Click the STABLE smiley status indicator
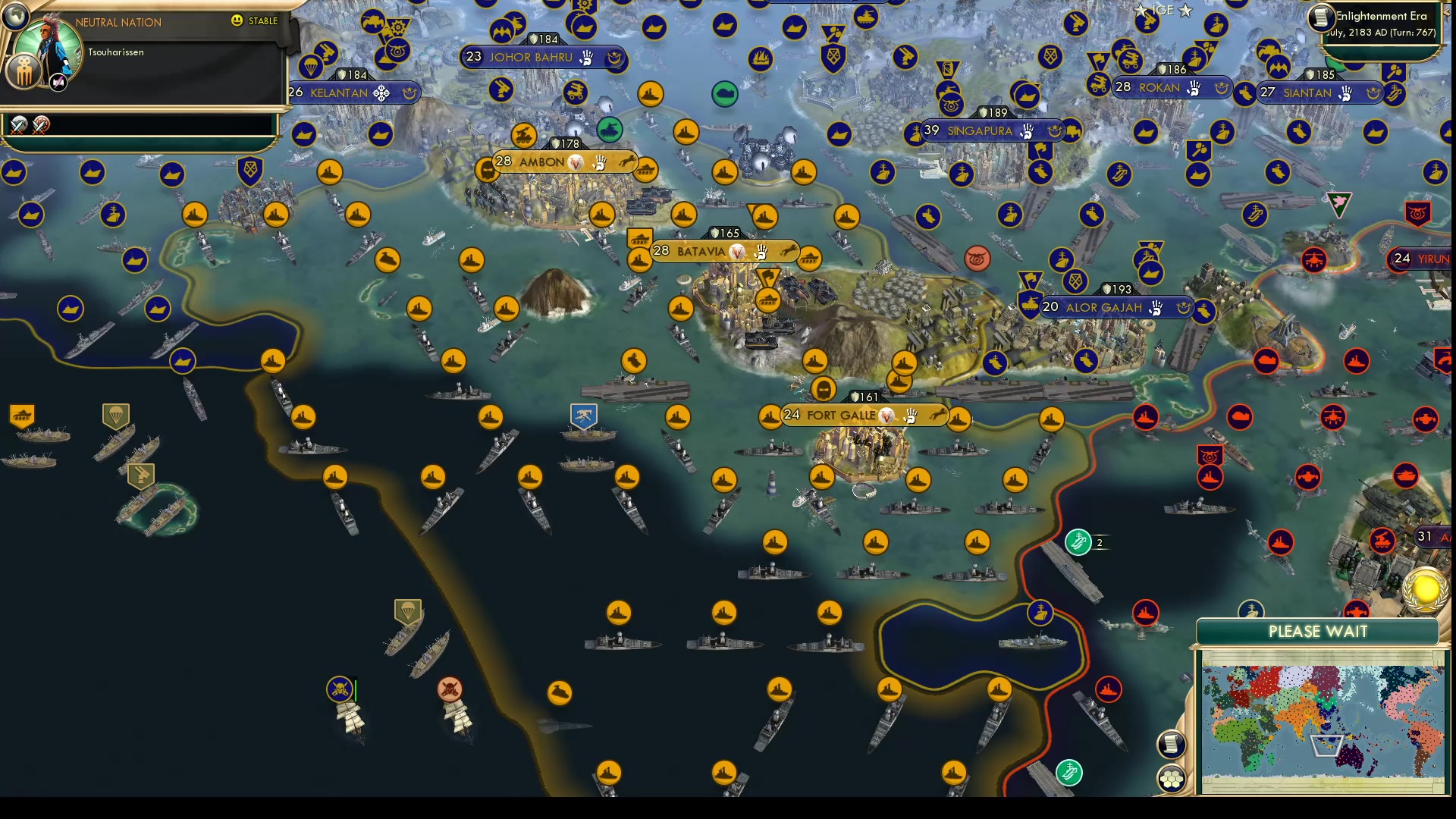Viewport: 1456px width, 819px height. (237, 21)
